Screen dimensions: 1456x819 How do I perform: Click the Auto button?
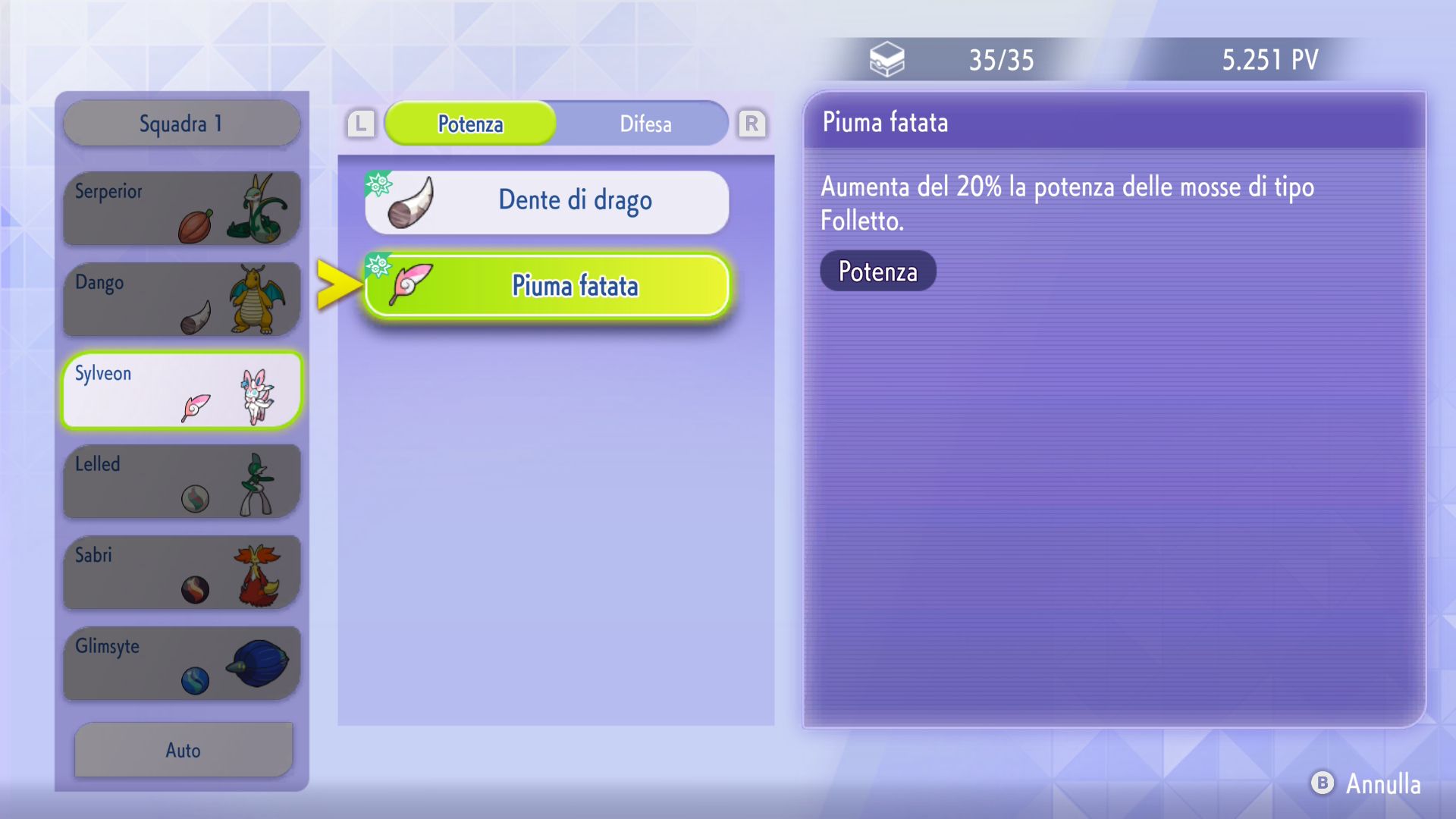tap(183, 749)
